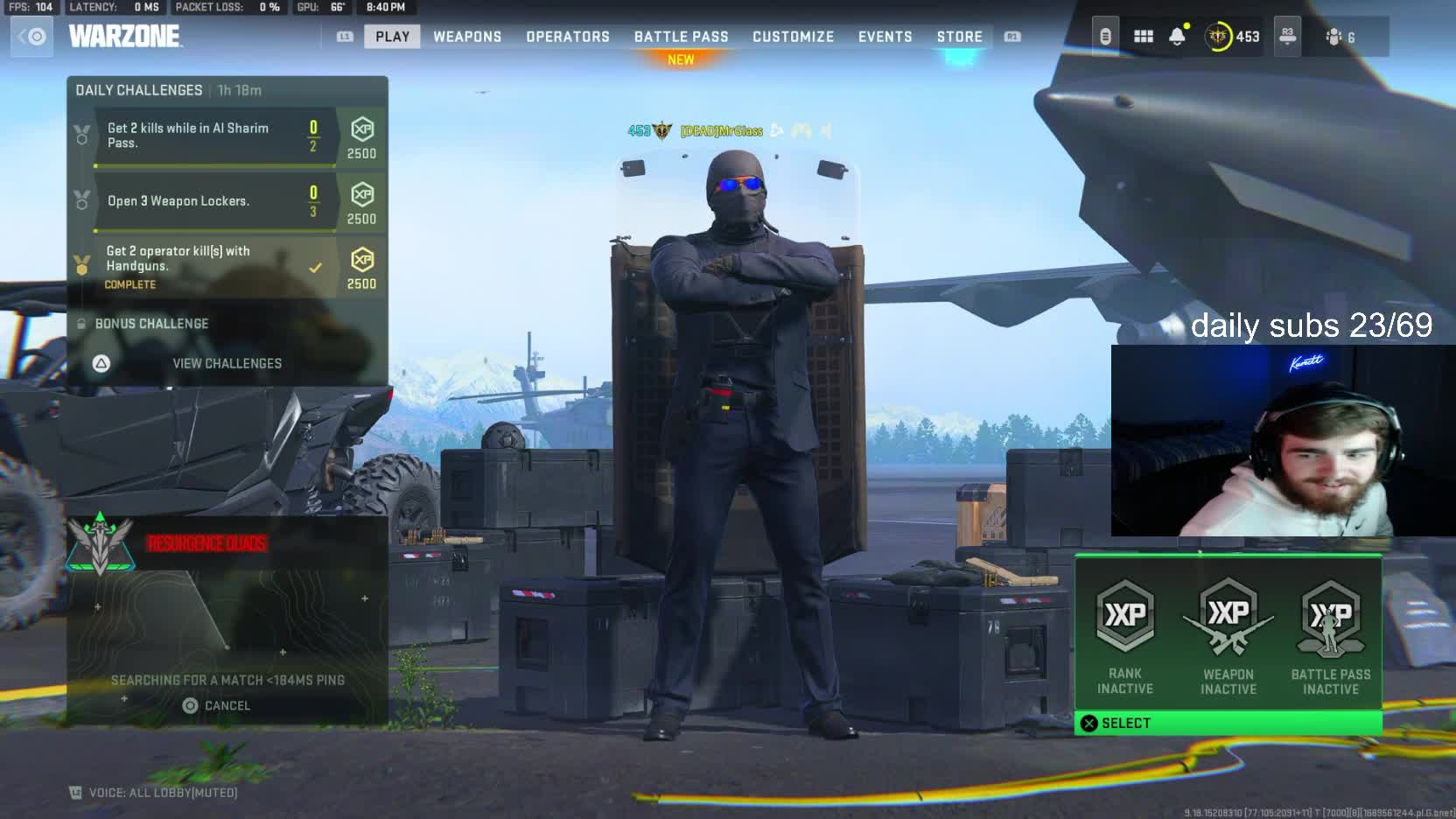Show the Events tab
Viewport: 1456px width, 819px height.
(885, 37)
